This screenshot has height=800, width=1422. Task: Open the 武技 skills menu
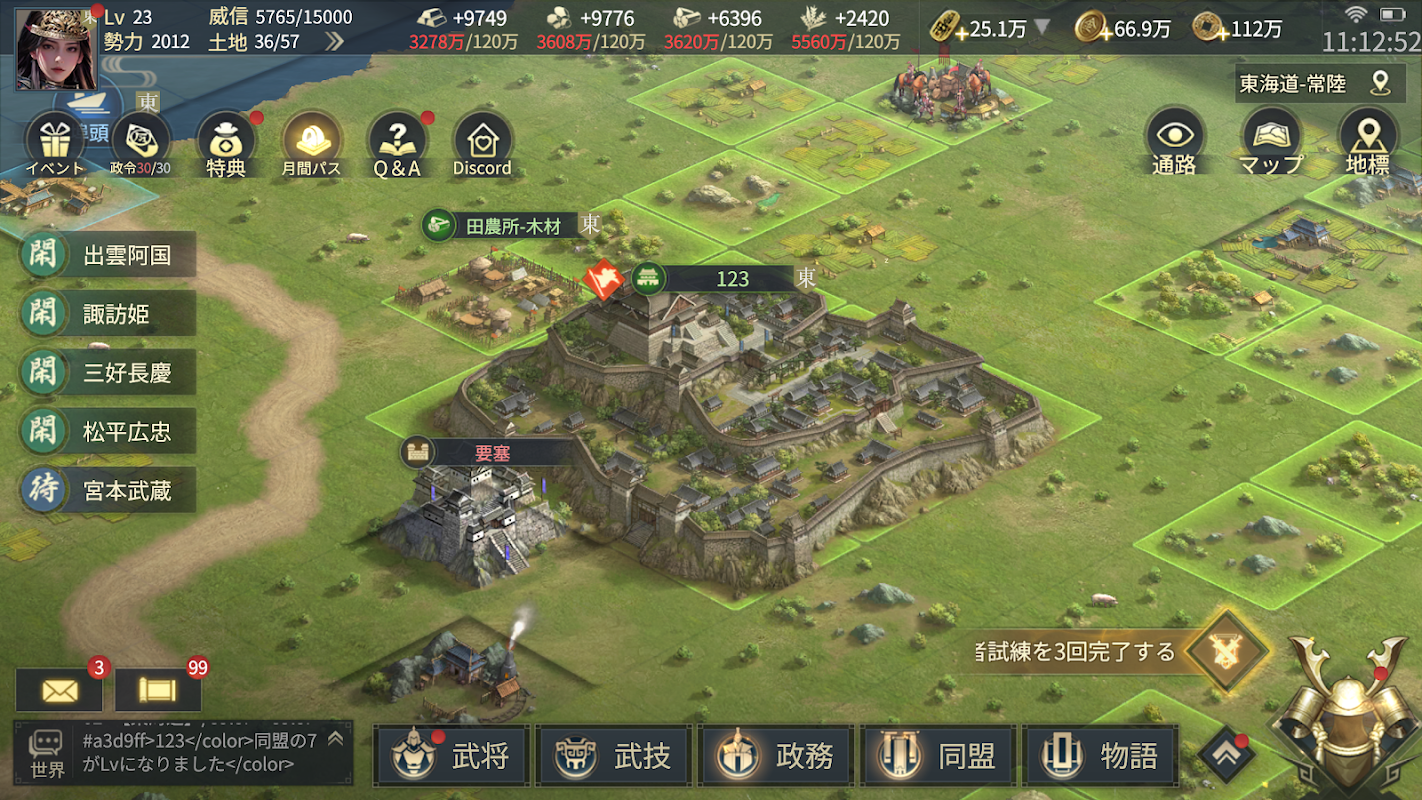pyautogui.click(x=614, y=756)
